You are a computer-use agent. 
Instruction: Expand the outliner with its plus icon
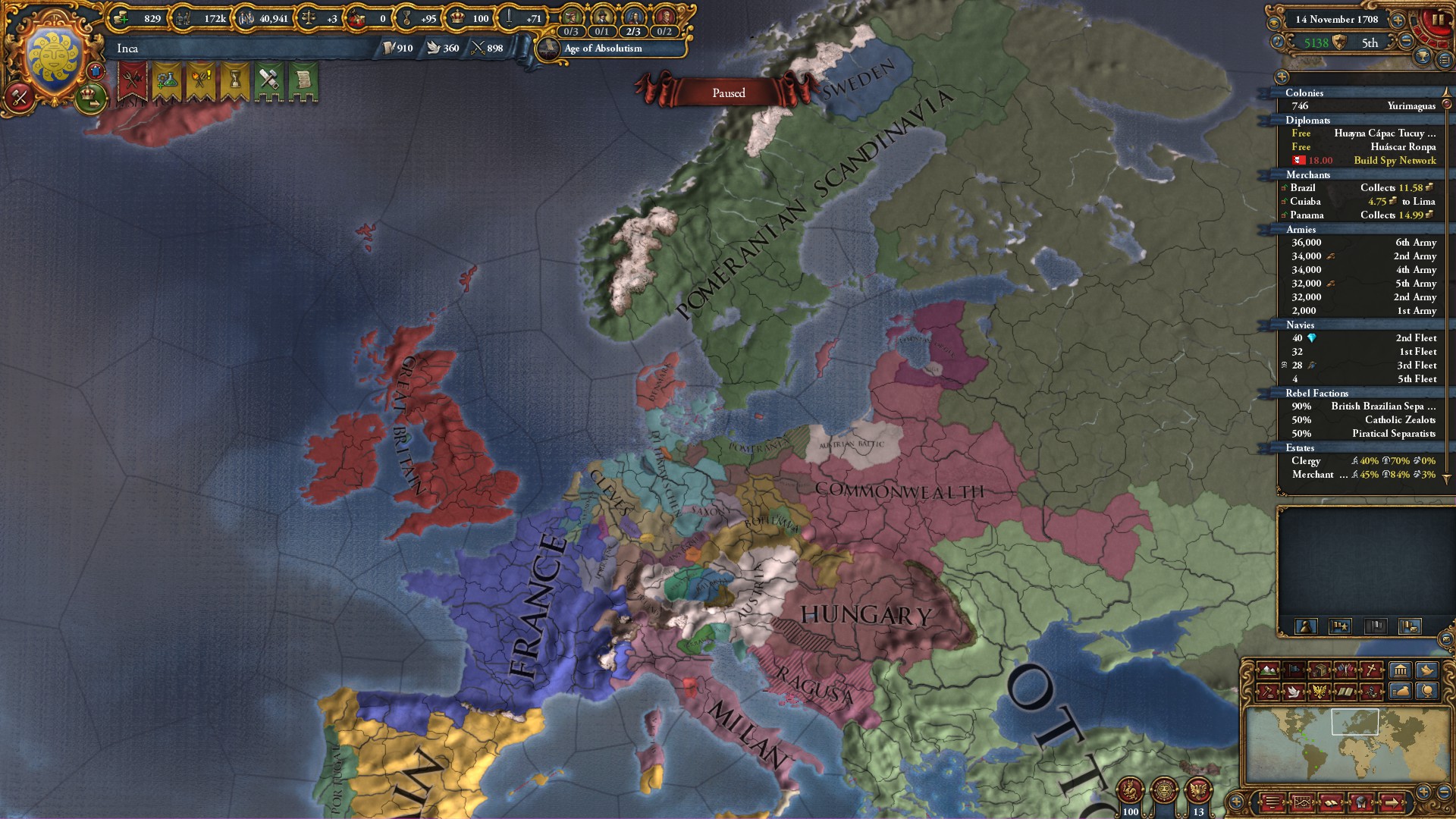(1283, 77)
